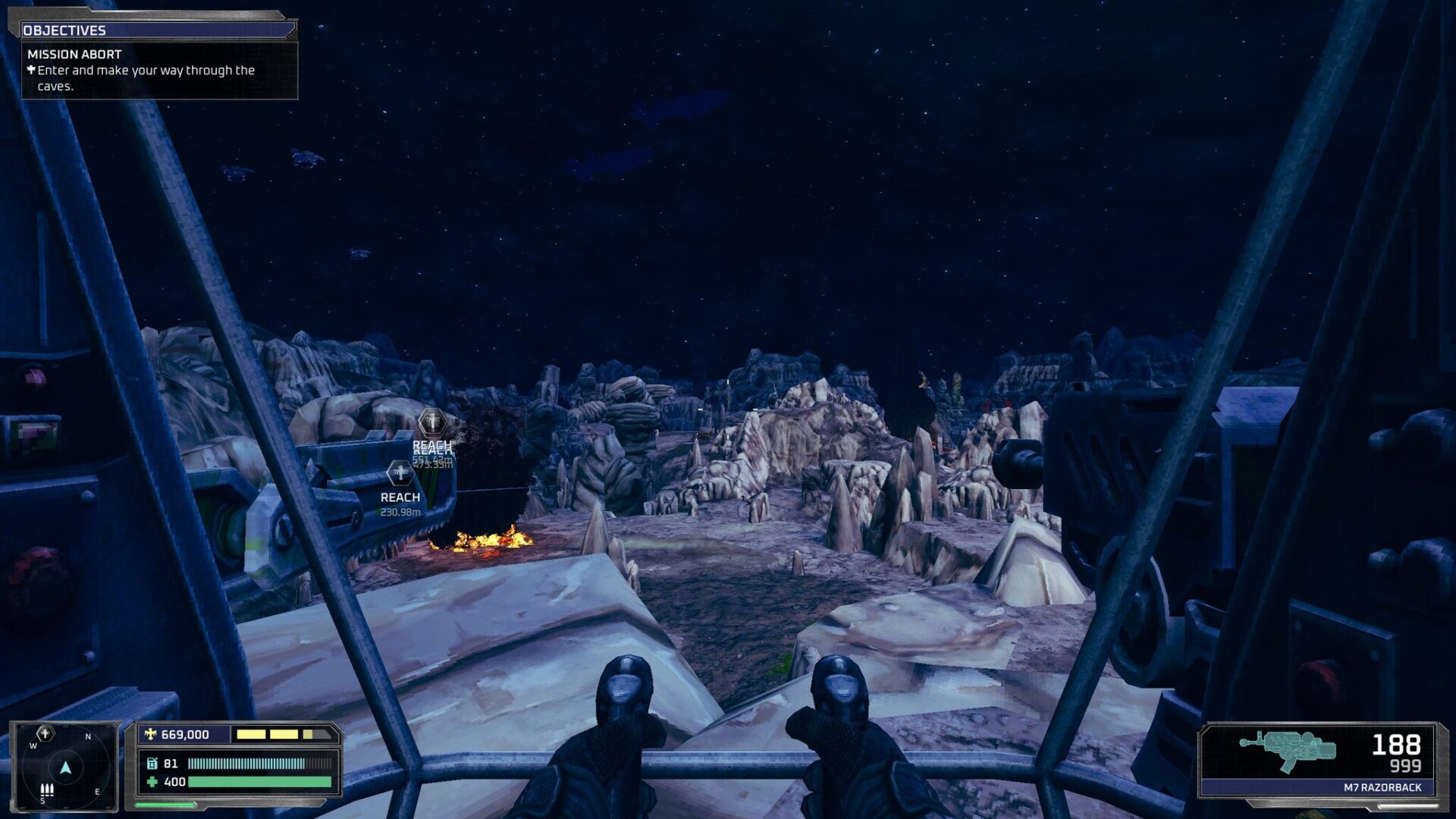Select the REACH waypoint marker at 230.98m

(x=399, y=474)
